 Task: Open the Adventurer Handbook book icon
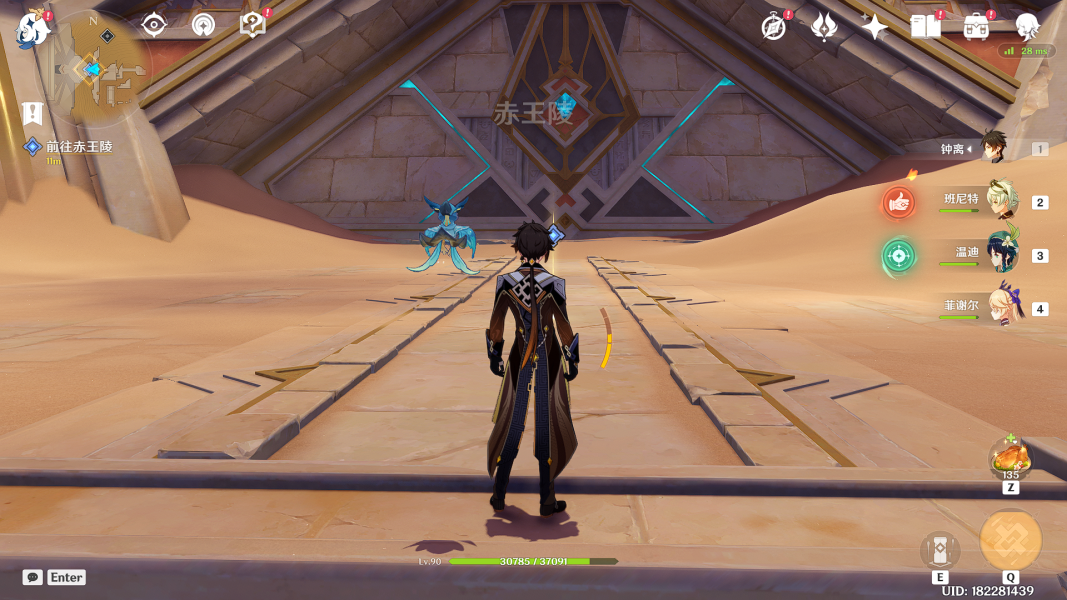(925, 27)
